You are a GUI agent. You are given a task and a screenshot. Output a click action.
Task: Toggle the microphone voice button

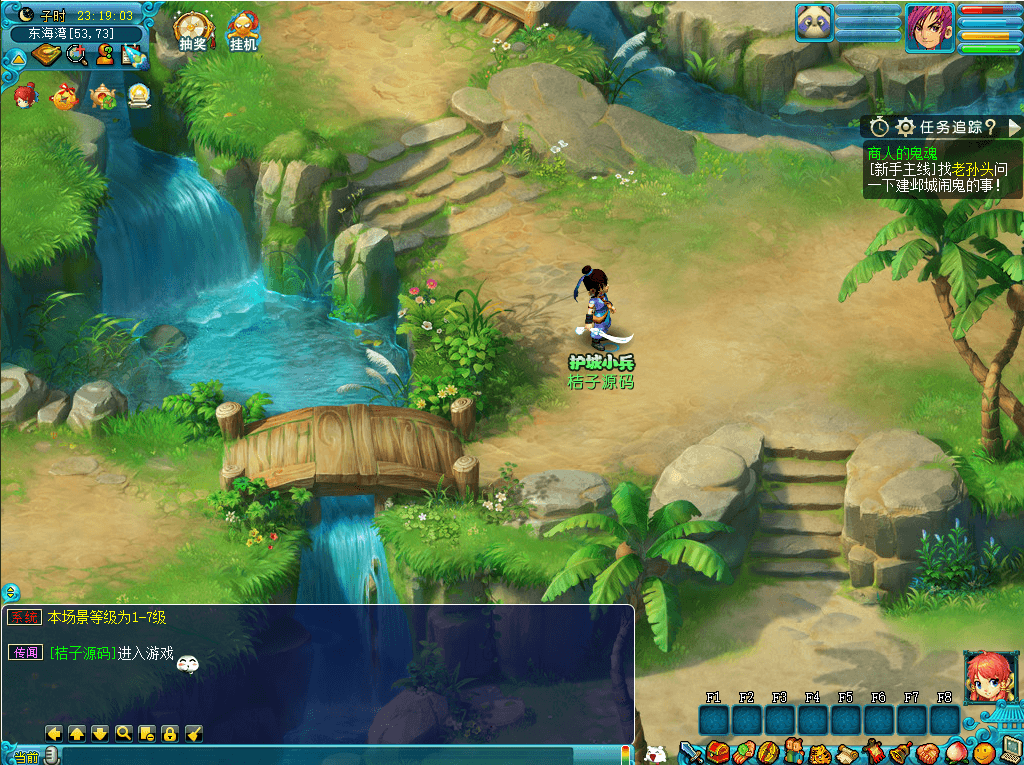51,755
